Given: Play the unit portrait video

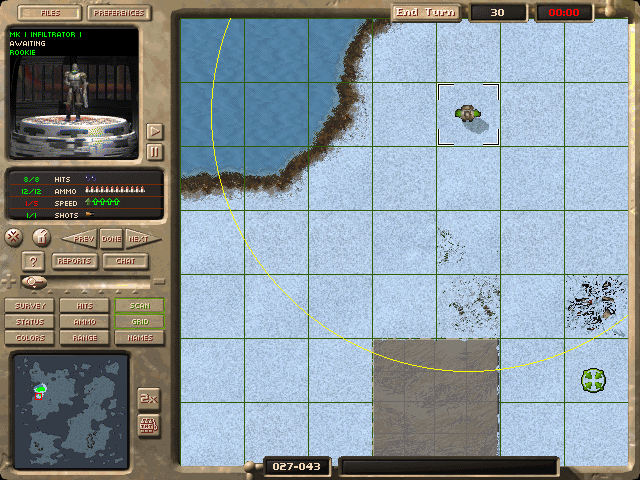Looking at the screenshot, I should tap(154, 131).
